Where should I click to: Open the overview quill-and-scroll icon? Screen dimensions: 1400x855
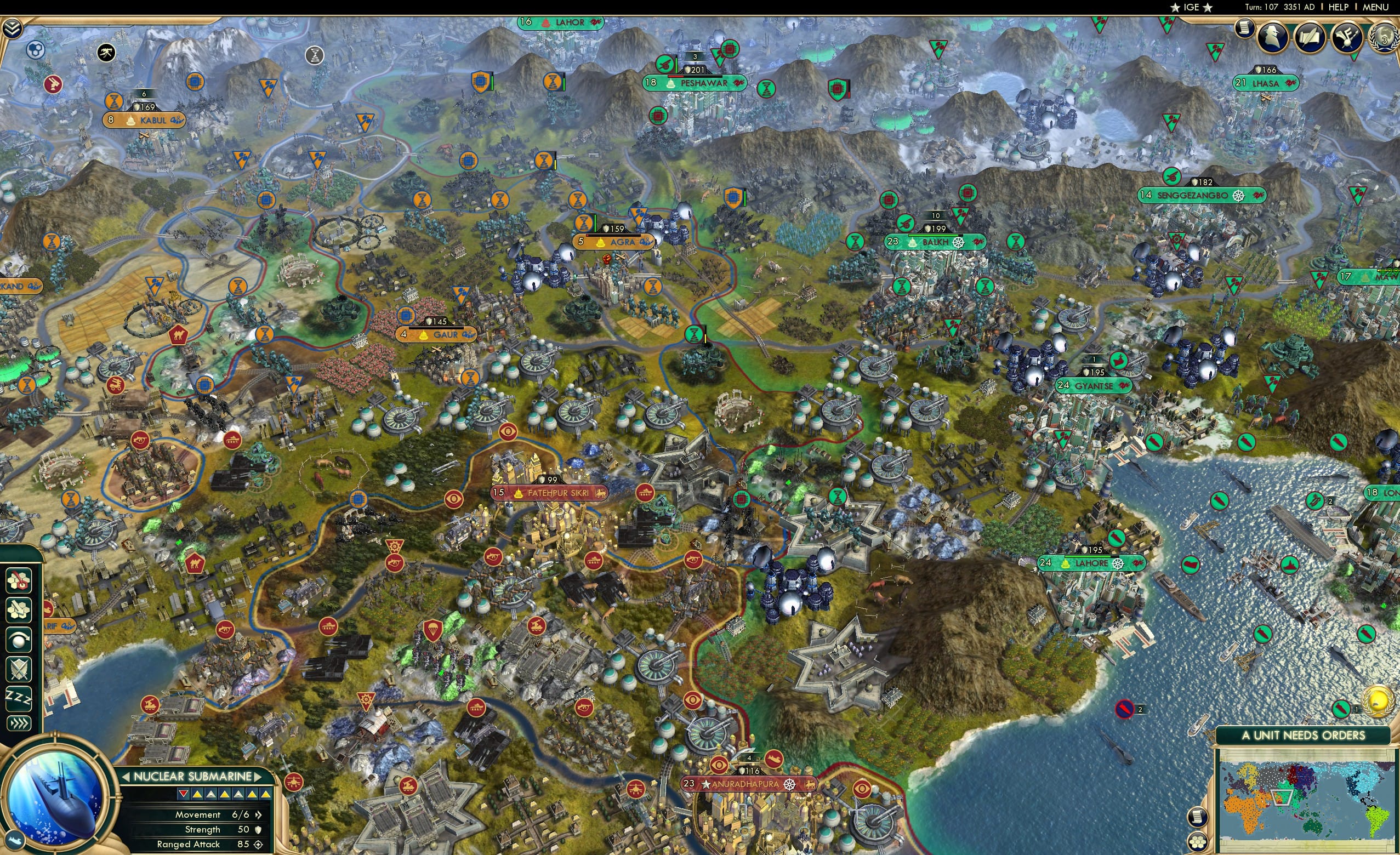[1310, 37]
